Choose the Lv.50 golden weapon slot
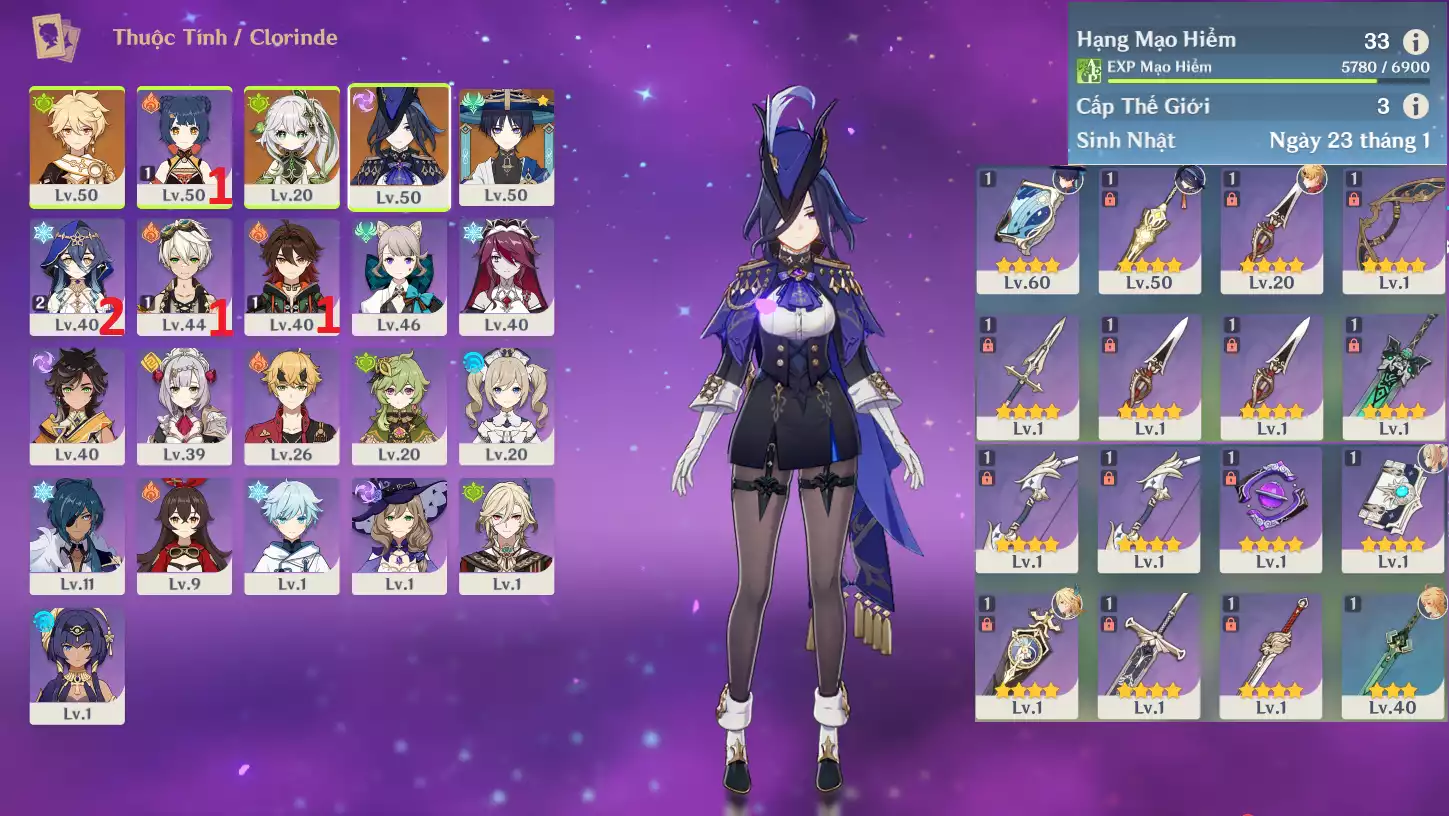 (1149, 229)
